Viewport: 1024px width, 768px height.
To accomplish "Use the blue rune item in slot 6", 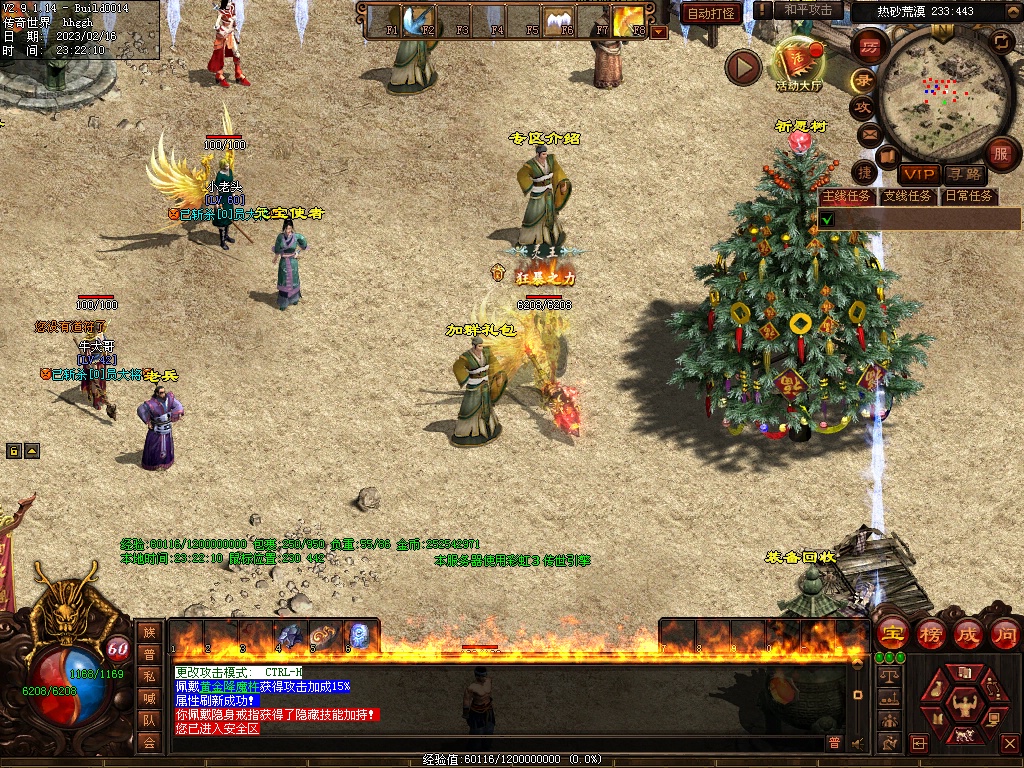I will tap(358, 635).
